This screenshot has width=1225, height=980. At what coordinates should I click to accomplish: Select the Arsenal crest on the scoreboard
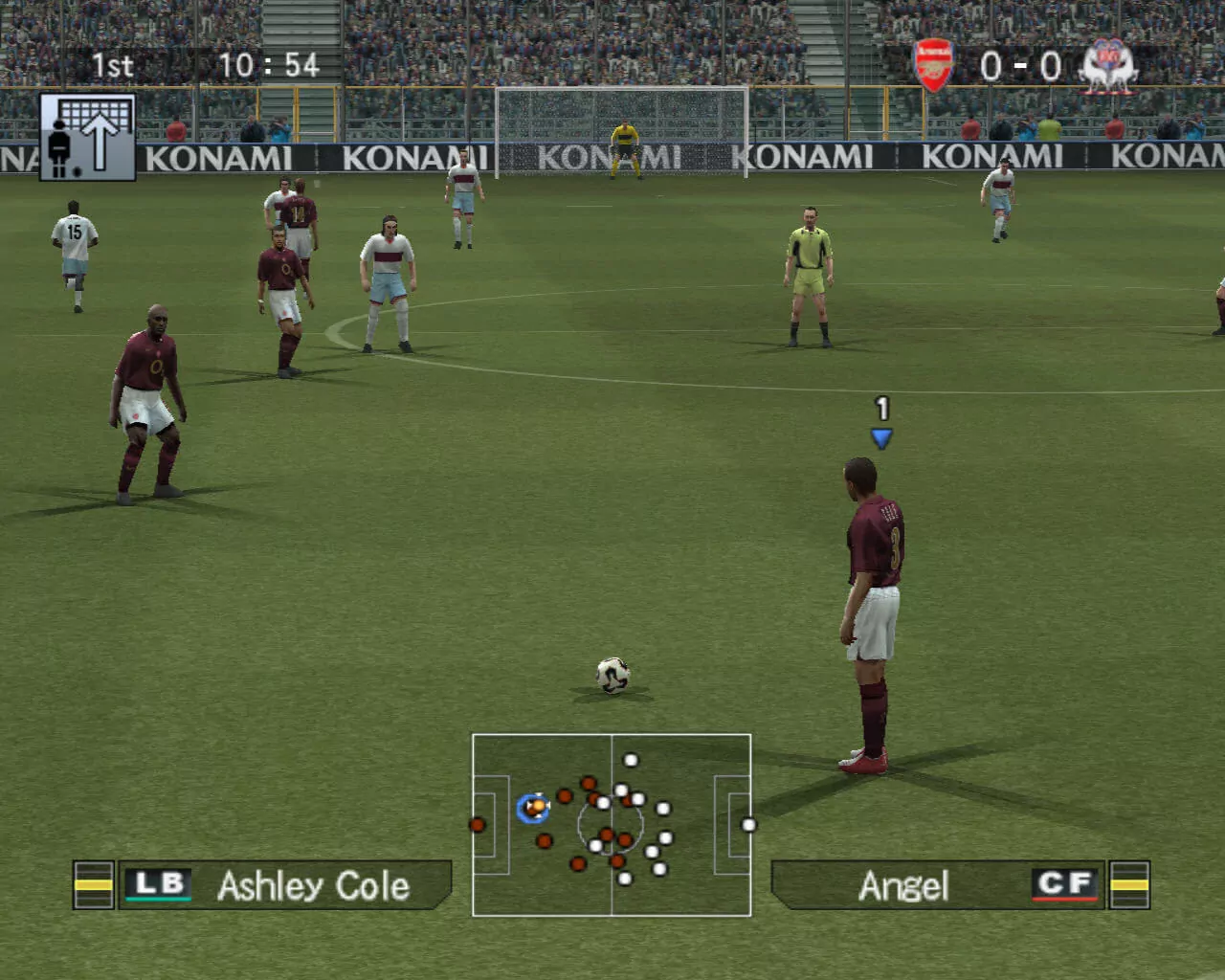tap(933, 66)
